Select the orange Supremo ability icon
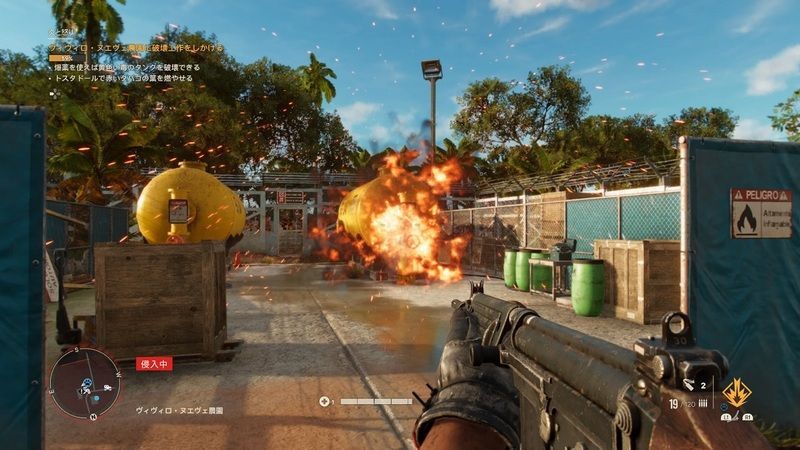Image resolution: width=800 pixels, height=450 pixels. coord(738,392)
